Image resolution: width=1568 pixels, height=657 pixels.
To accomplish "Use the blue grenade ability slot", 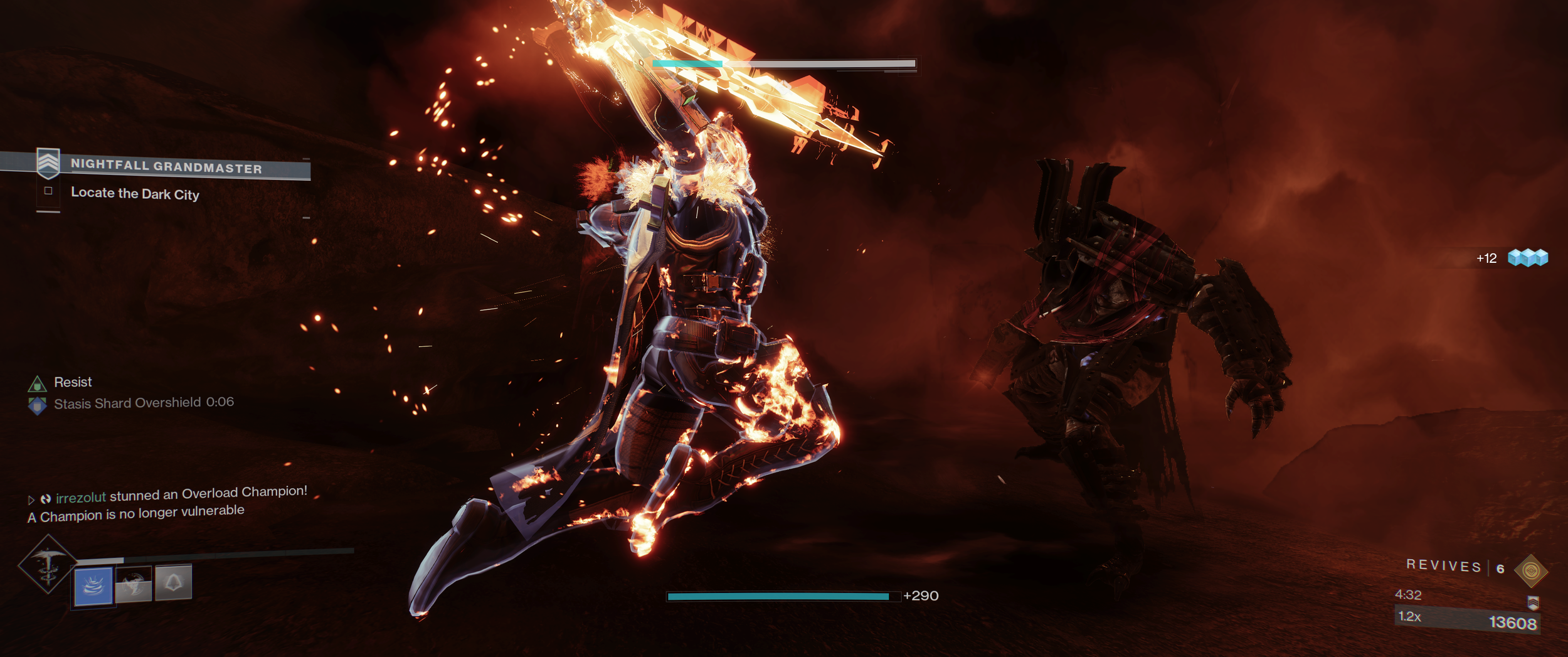I will 93,586.
